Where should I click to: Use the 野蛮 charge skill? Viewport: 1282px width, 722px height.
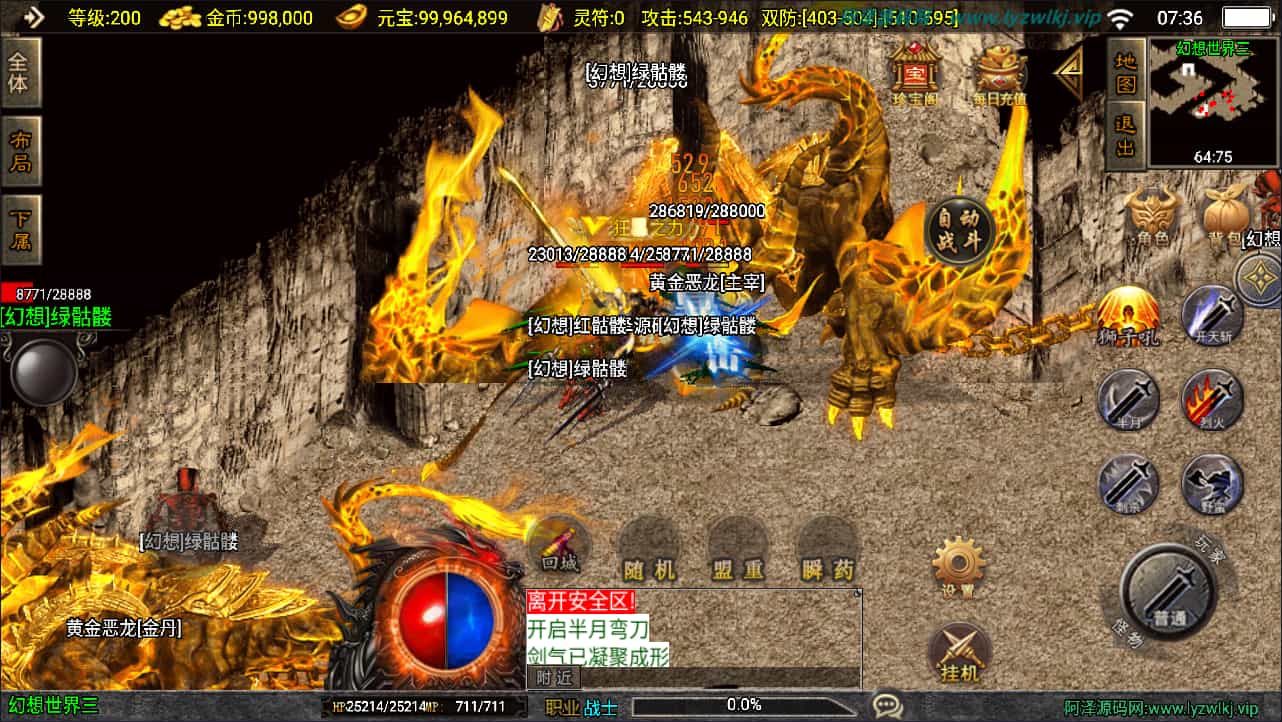tap(1212, 485)
